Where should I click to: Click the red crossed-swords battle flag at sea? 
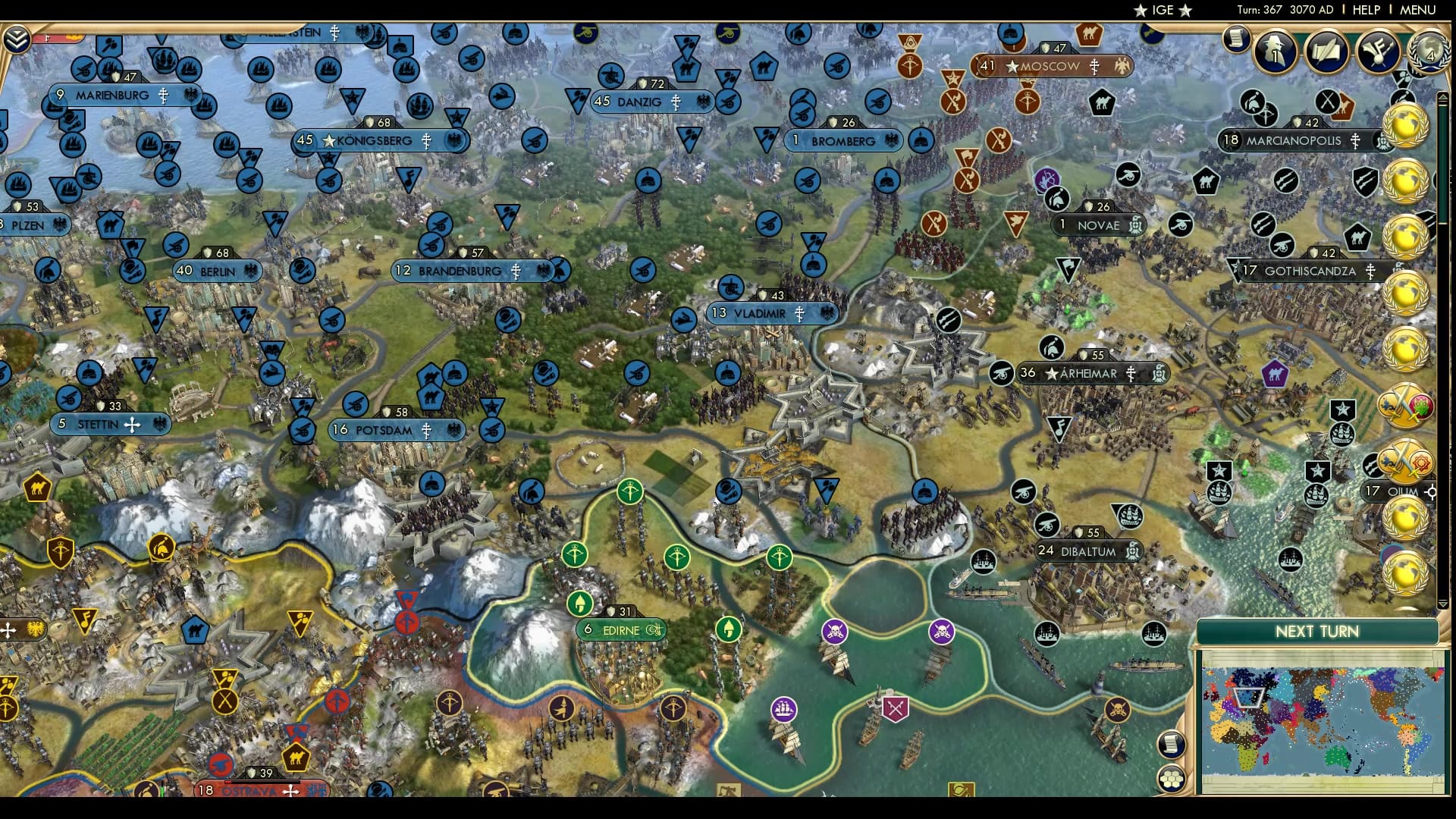pos(896,708)
